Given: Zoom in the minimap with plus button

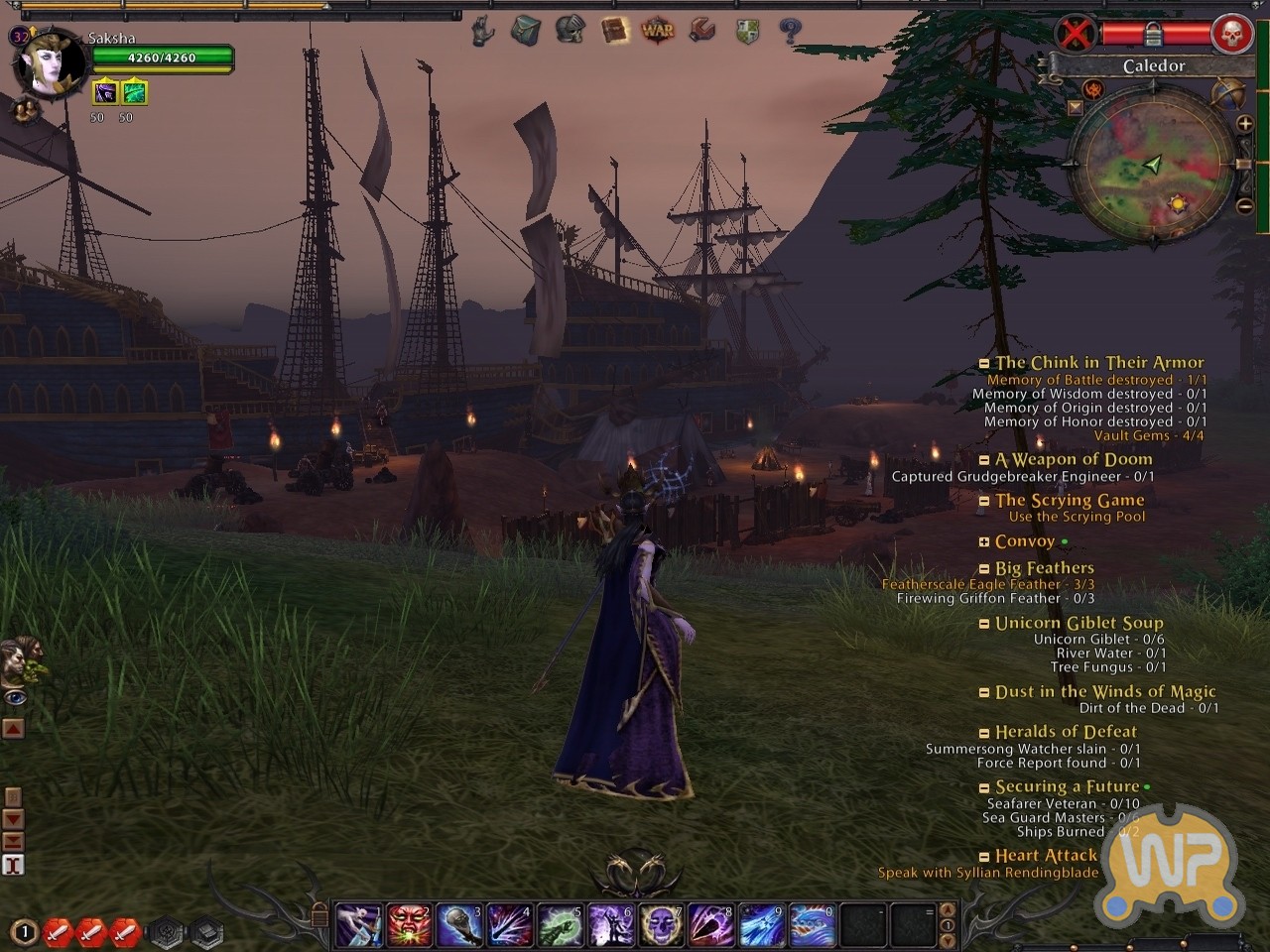Looking at the screenshot, I should 1244,124.
